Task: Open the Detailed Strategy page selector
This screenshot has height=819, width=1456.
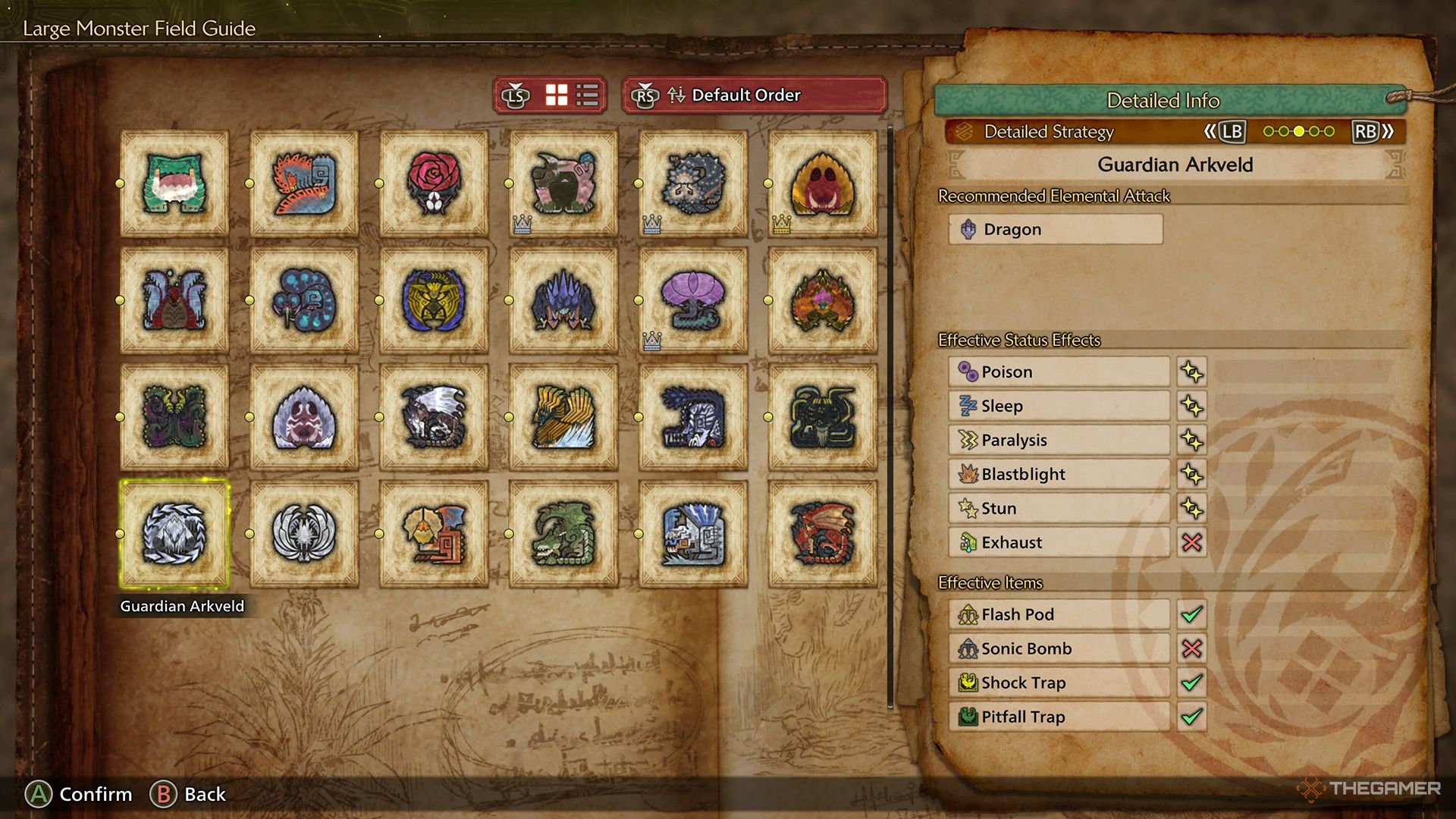Action: (1174, 132)
